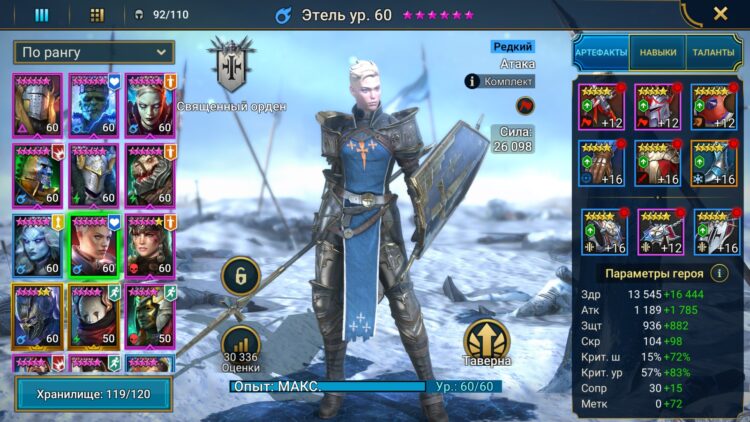Switch to the Навыки tab
750x422 pixels.
(657, 53)
